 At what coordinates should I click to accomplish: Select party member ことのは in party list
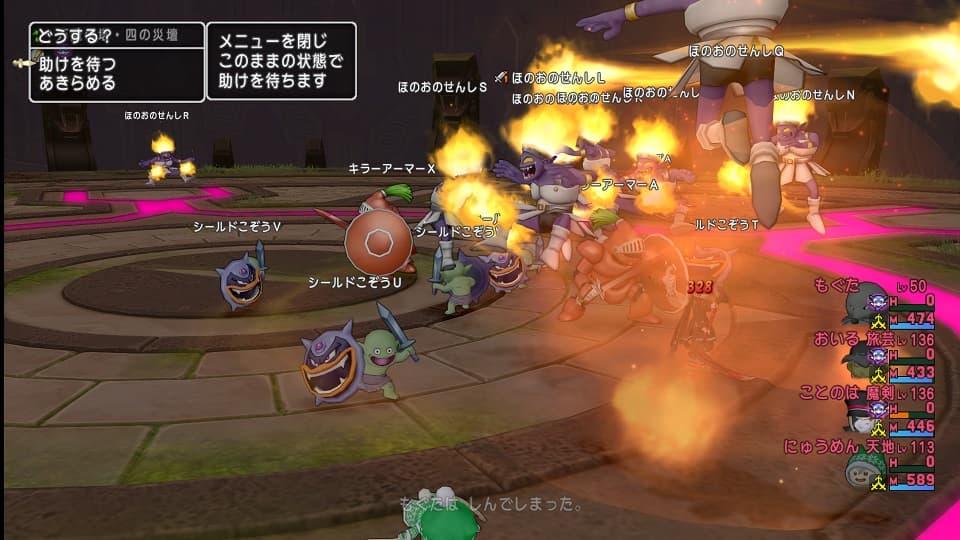pyautogui.click(x=831, y=393)
